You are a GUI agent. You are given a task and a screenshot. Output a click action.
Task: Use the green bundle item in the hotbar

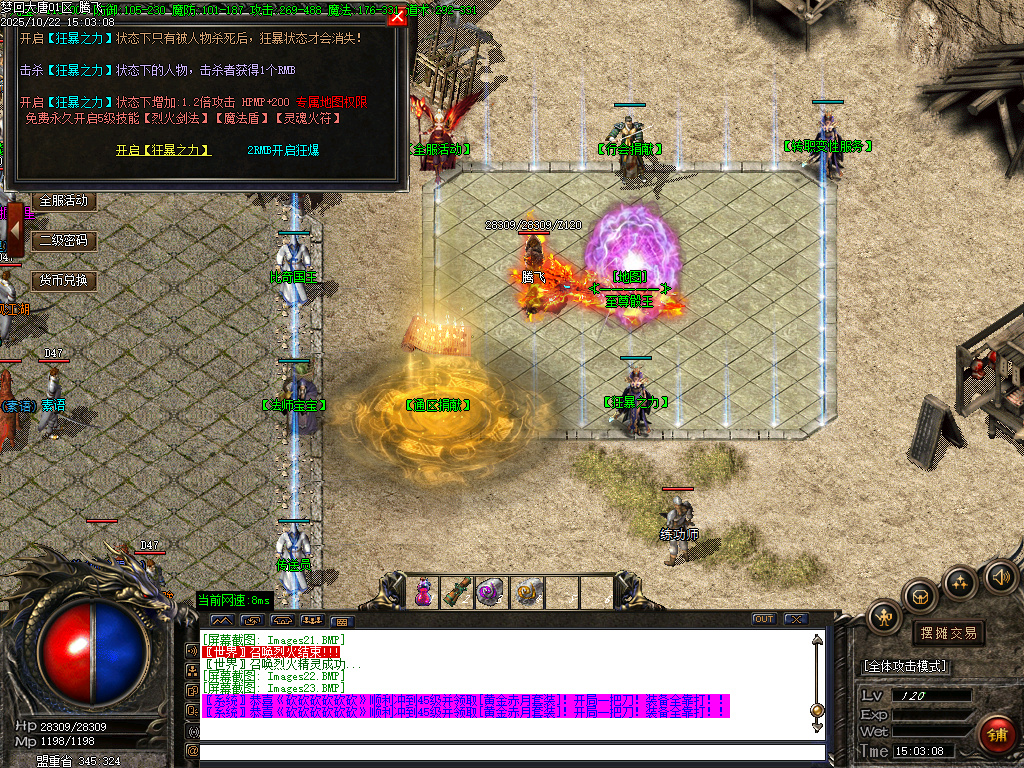pos(458,592)
